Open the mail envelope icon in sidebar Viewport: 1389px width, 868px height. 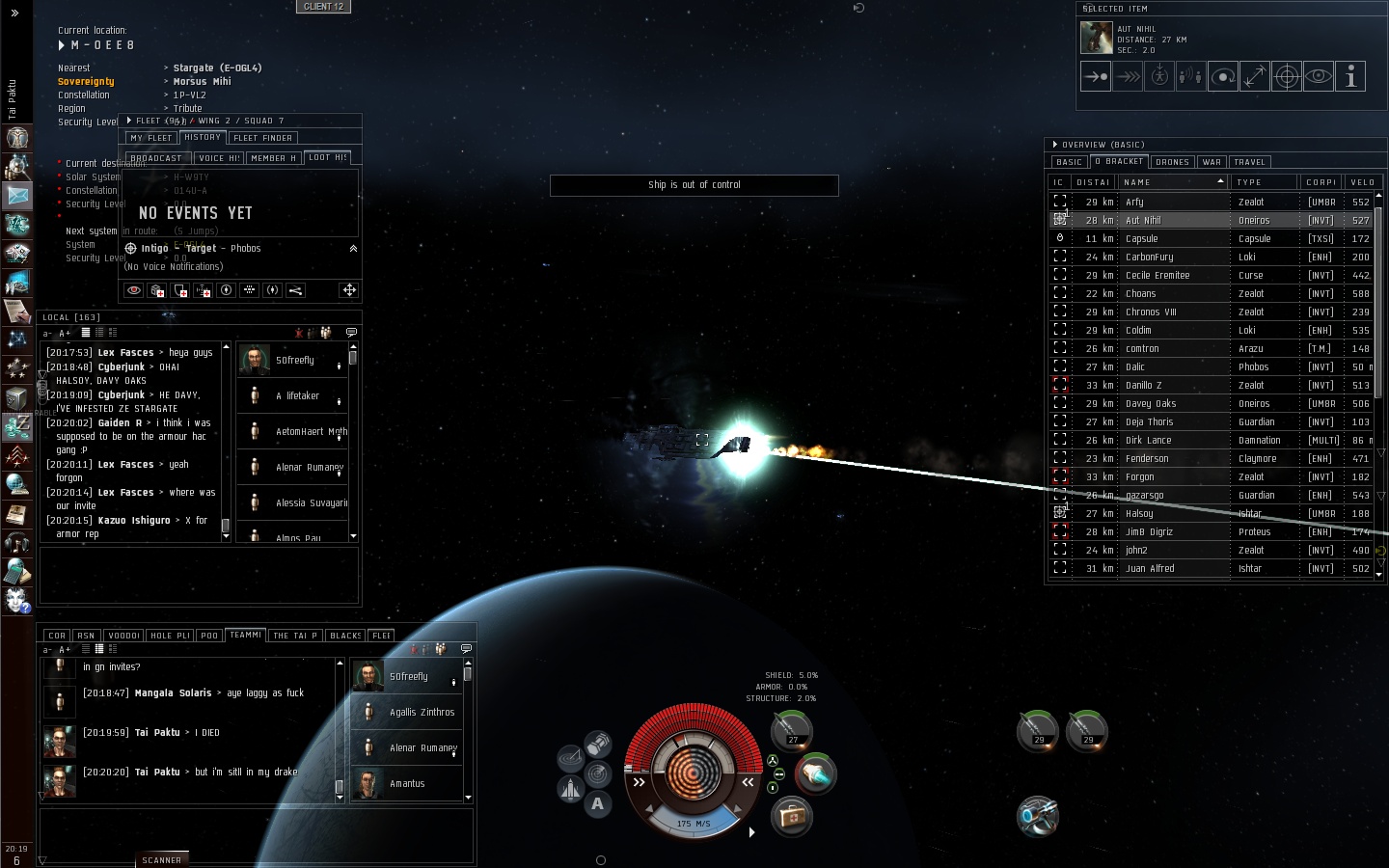pos(17,196)
